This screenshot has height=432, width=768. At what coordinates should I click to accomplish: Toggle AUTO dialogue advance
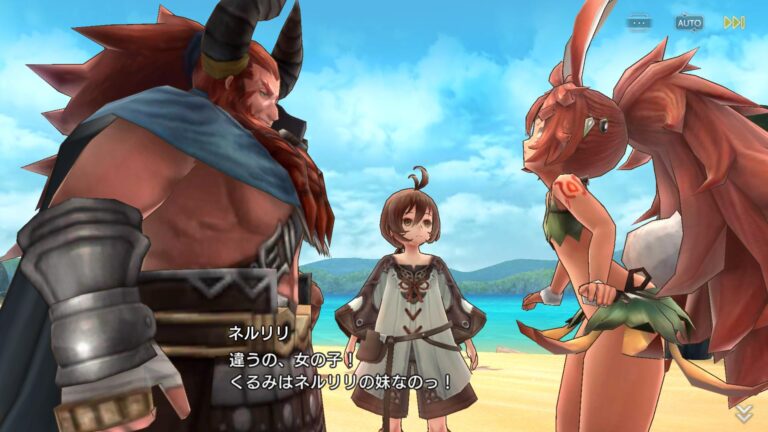click(x=689, y=22)
